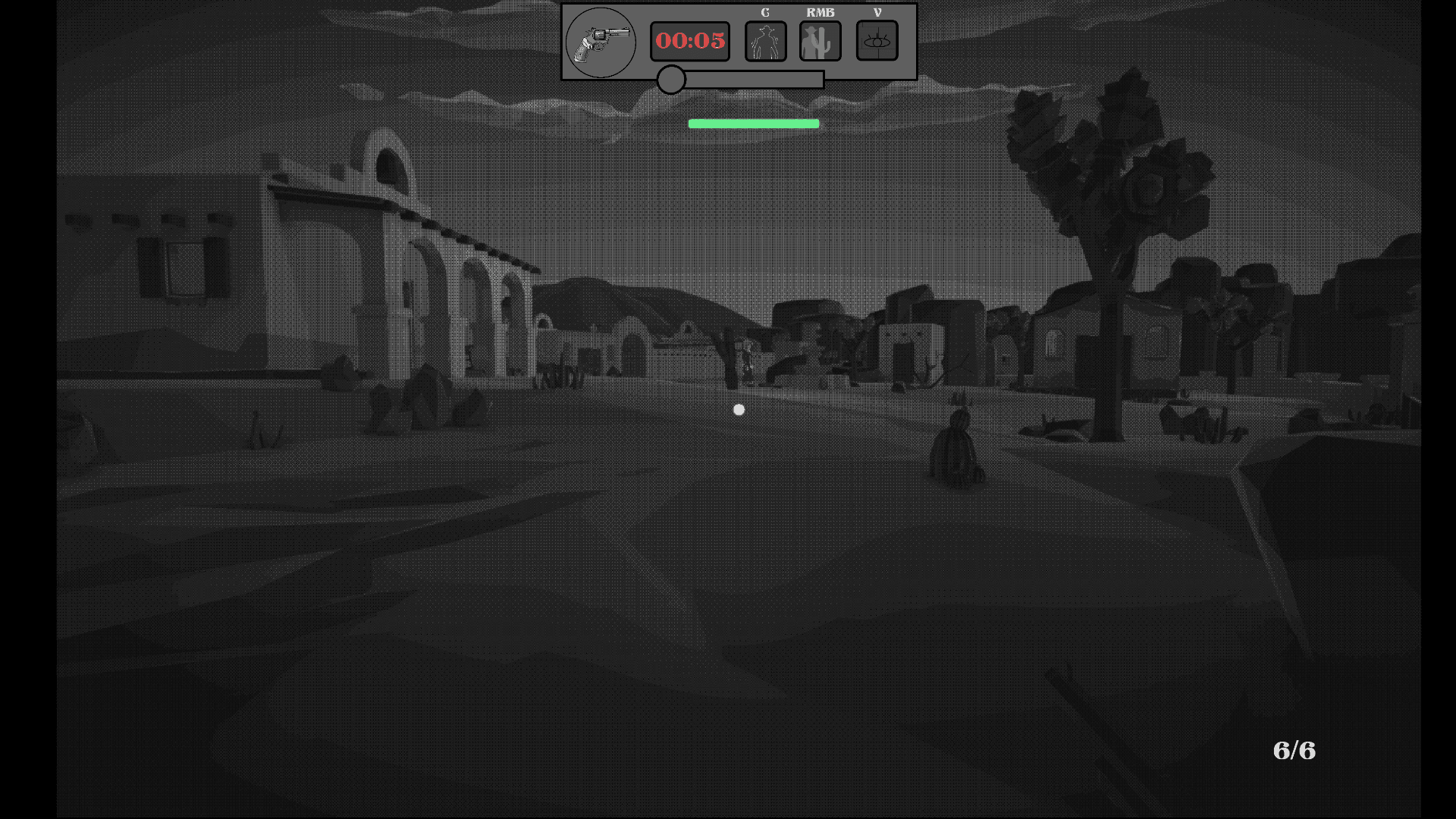The image size is (1456, 819).
Task: Activate the RMB take-cover ability icon
Action: [x=820, y=41]
